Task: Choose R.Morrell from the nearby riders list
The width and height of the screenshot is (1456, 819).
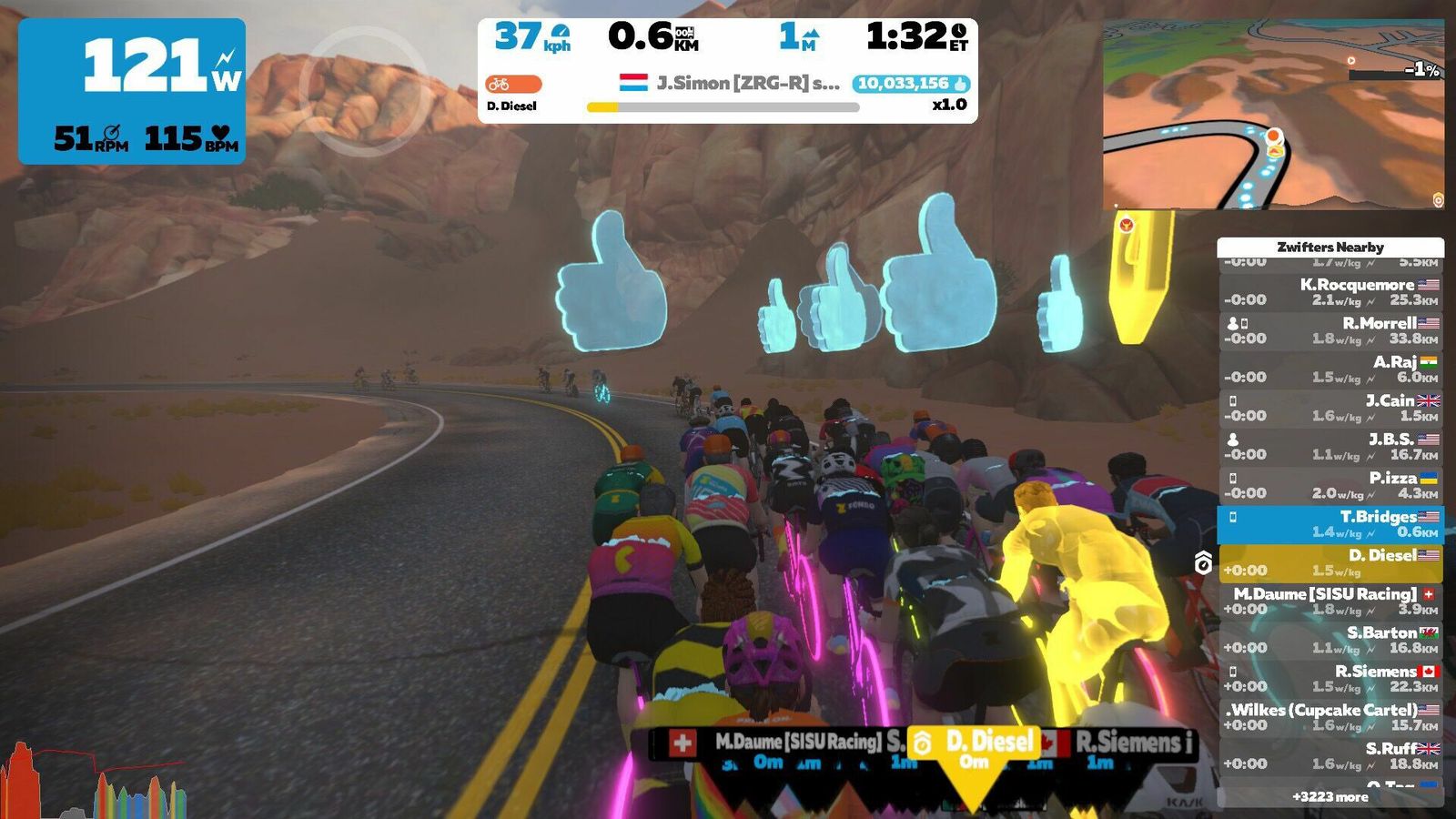Action: tap(1330, 330)
